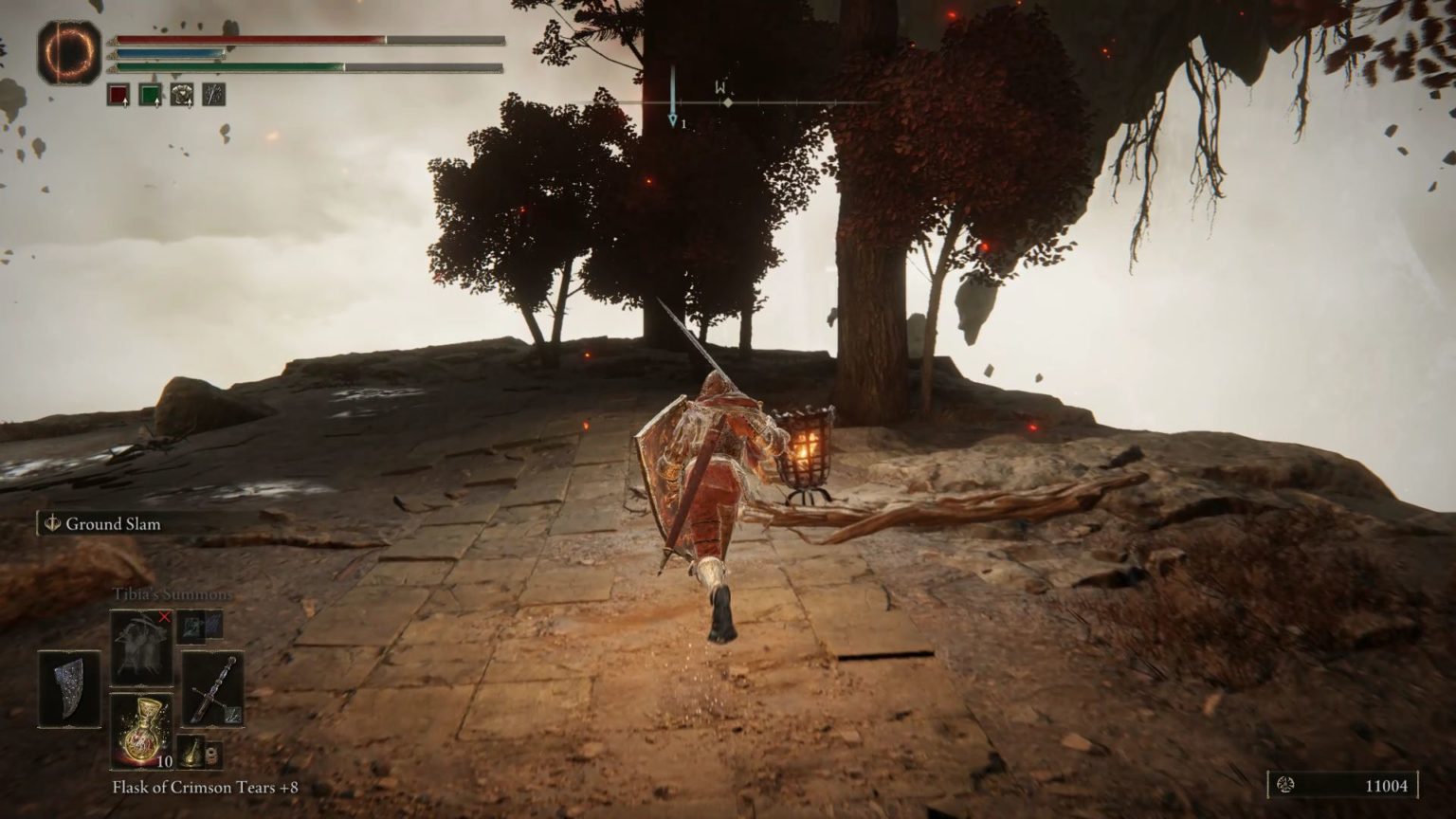
Task: Click the W direction marker on the compass
Action: (x=719, y=86)
